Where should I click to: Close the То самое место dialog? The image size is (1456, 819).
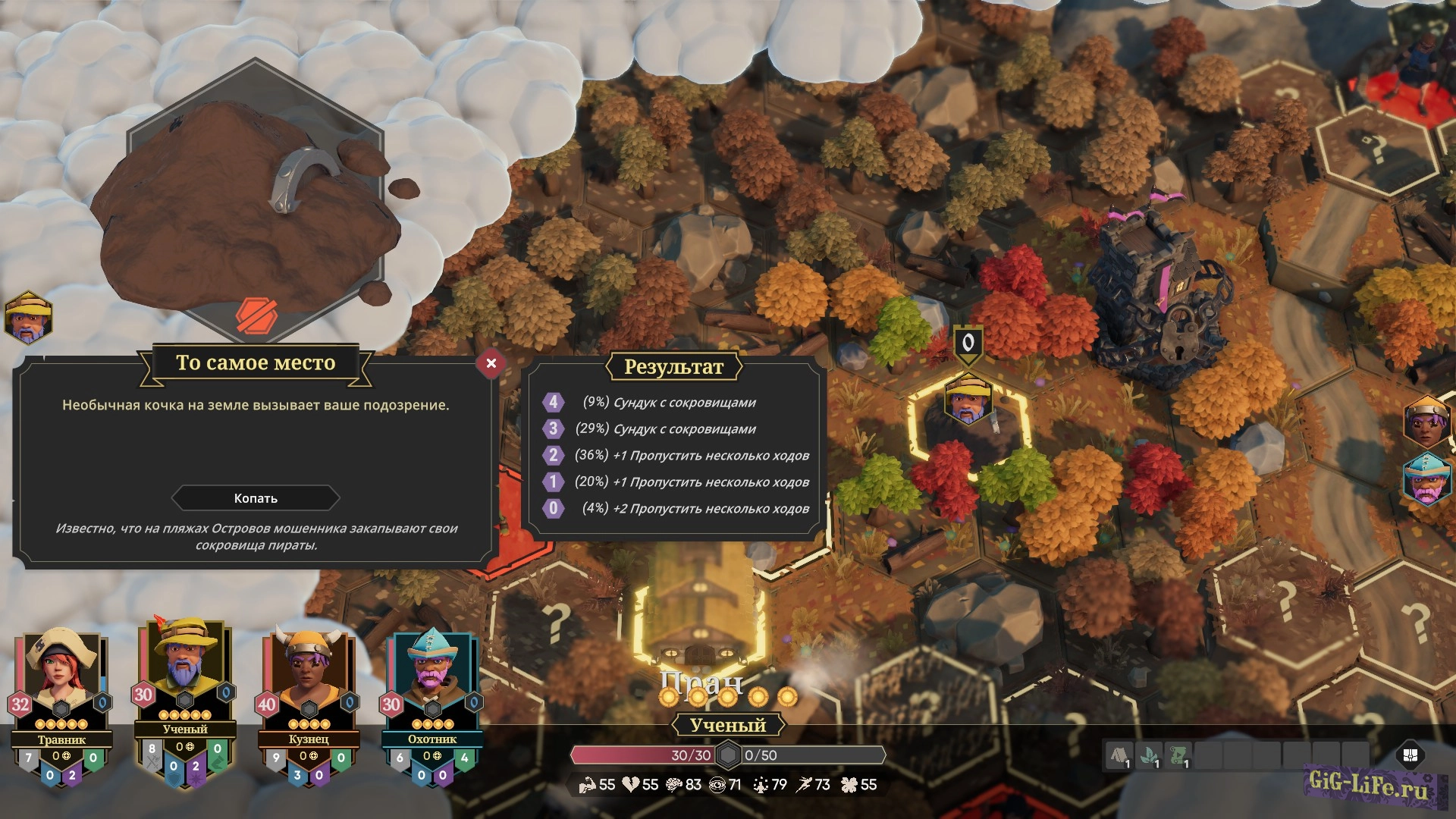pyautogui.click(x=491, y=363)
